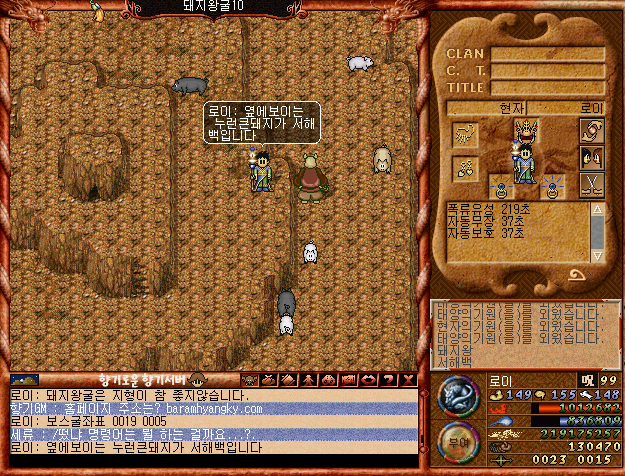Open the bag pouch toolbar icon
Screen dimensions: 625x476
pos(267,380)
